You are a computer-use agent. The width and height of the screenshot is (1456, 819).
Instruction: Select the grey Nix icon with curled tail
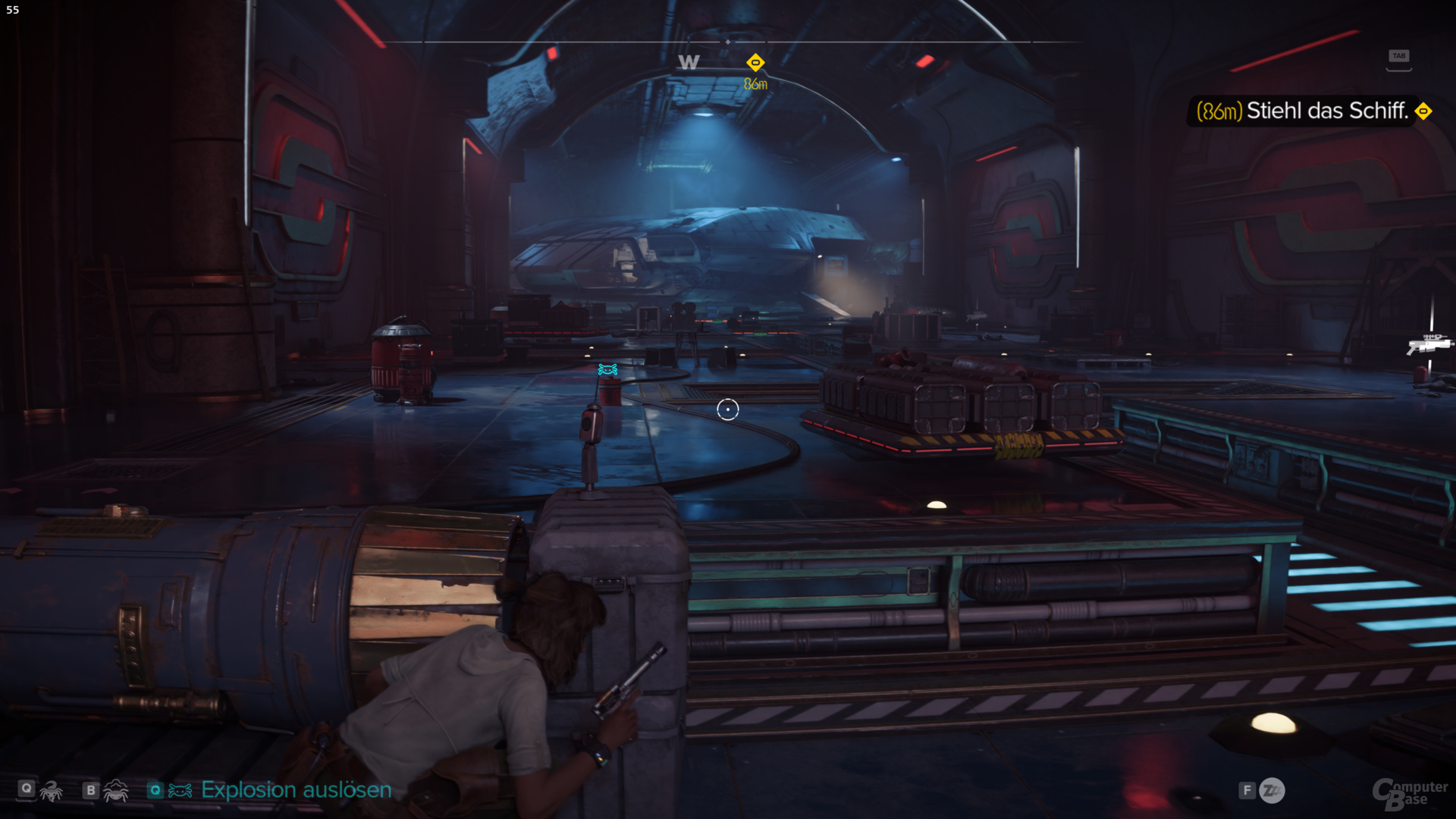click(x=52, y=791)
